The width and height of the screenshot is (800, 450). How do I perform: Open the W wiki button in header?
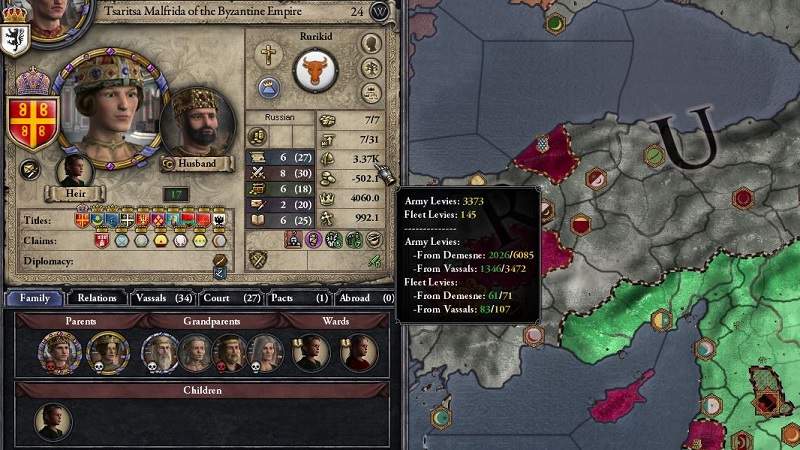point(380,12)
